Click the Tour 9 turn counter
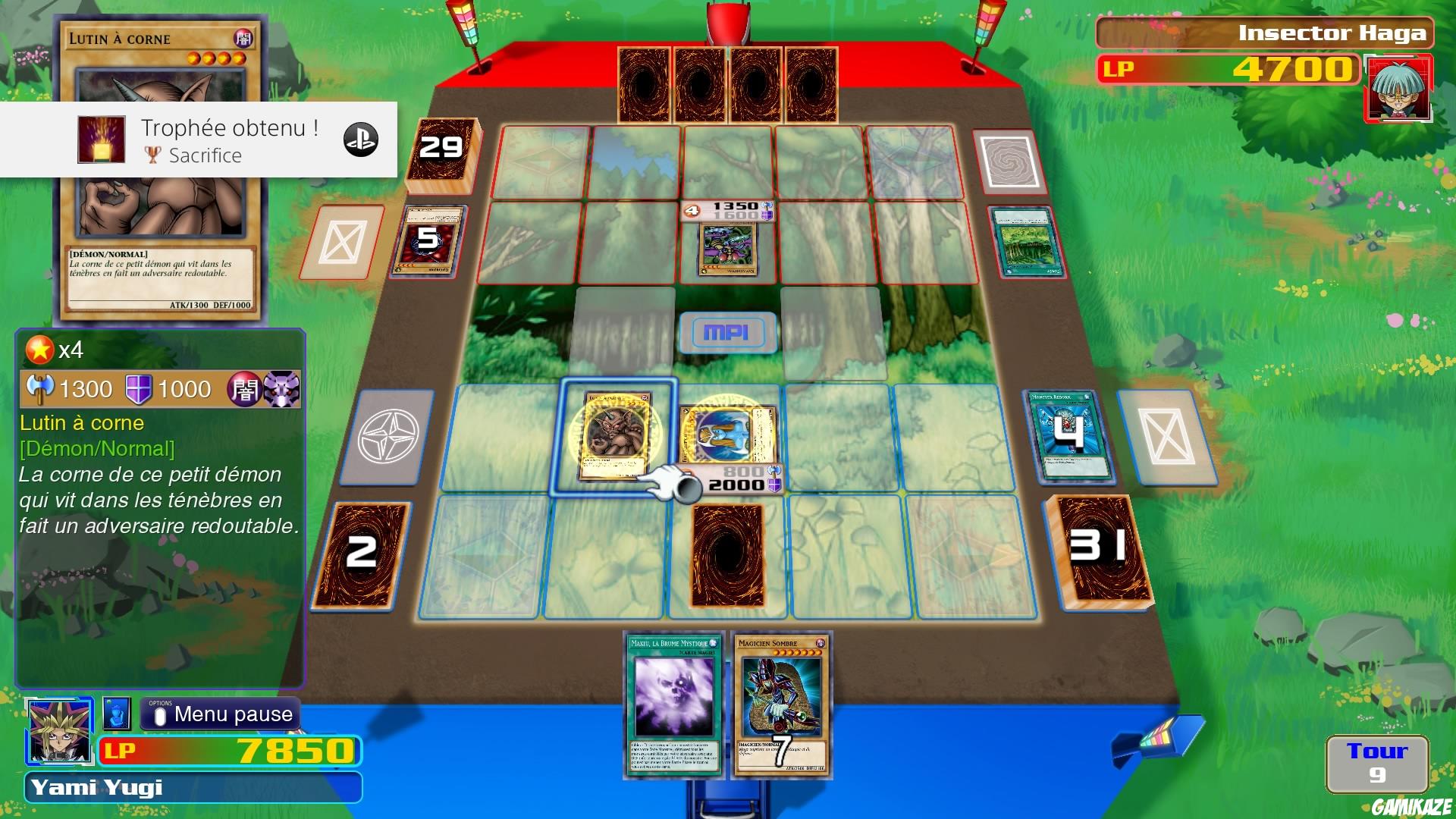This screenshot has width=1456, height=819. coord(1380,762)
